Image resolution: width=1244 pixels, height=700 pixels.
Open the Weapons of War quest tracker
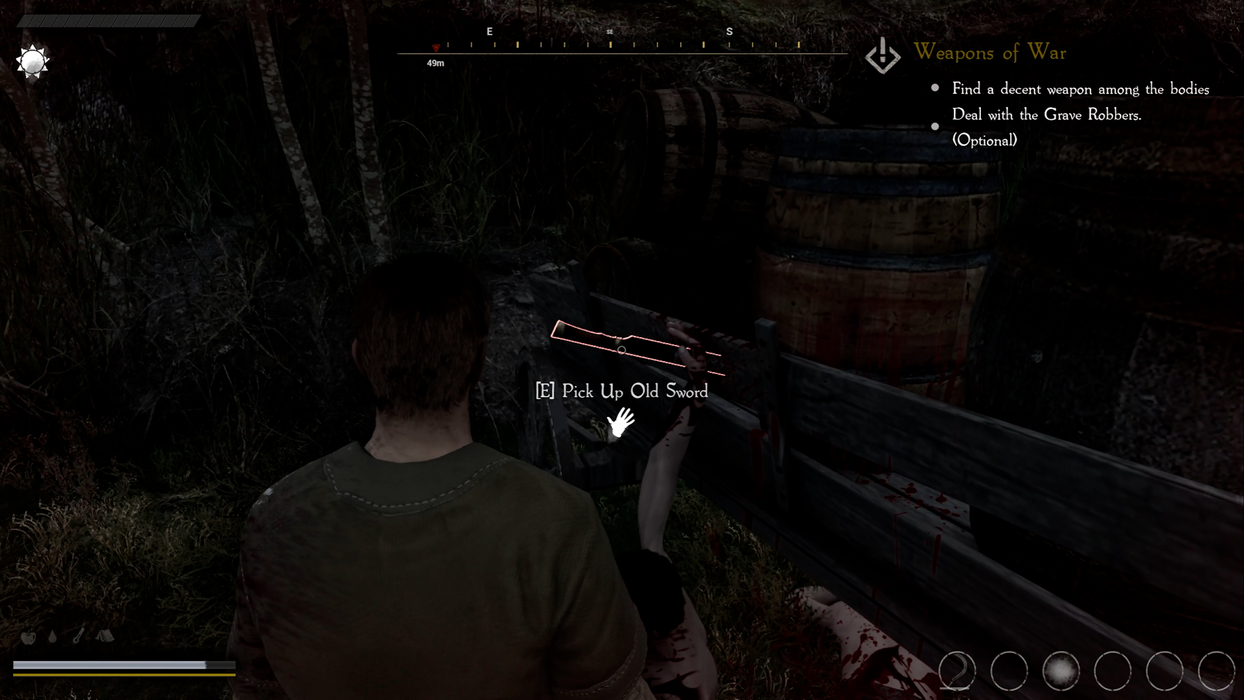(989, 52)
